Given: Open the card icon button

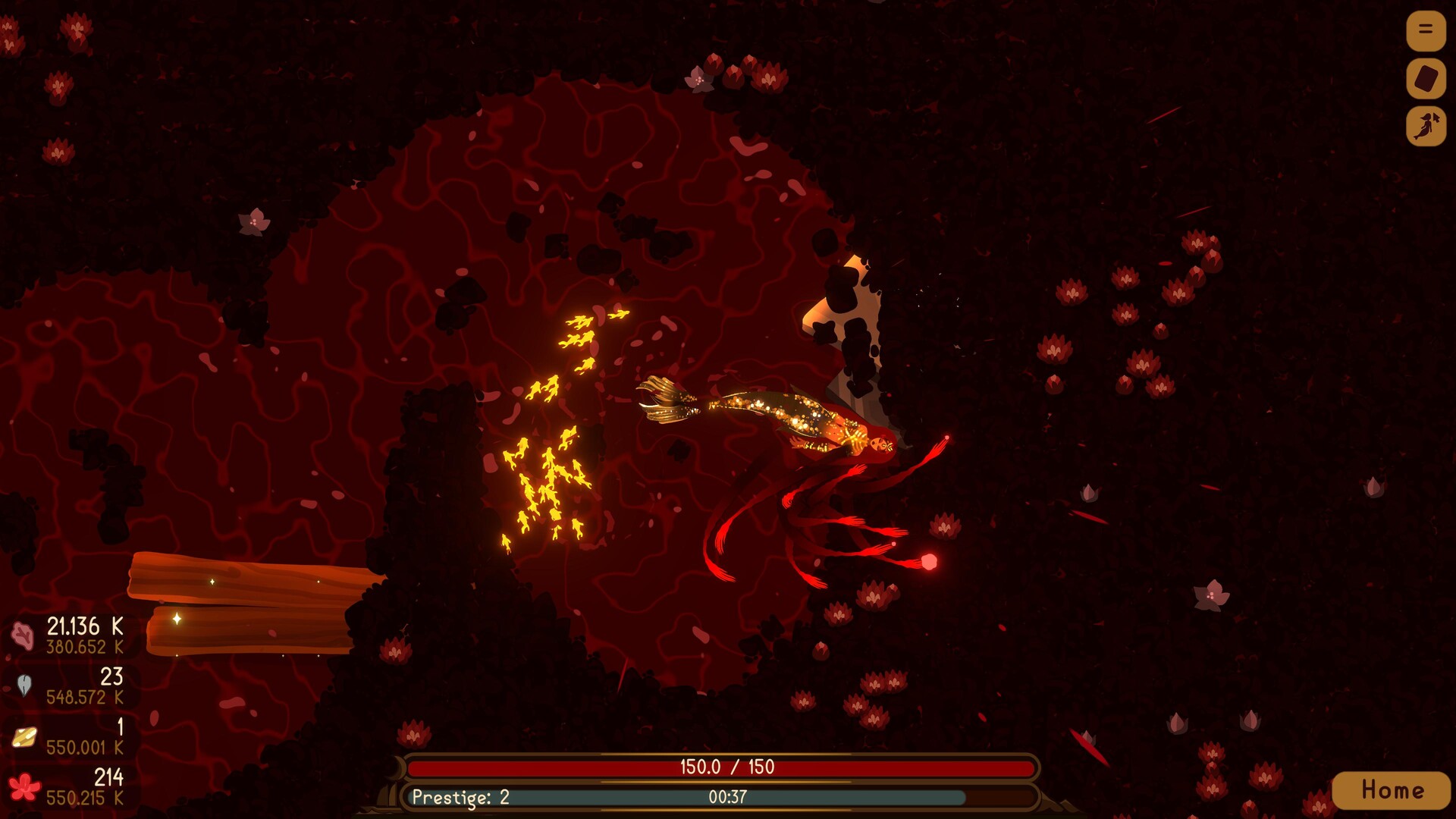Looking at the screenshot, I should [1426, 78].
